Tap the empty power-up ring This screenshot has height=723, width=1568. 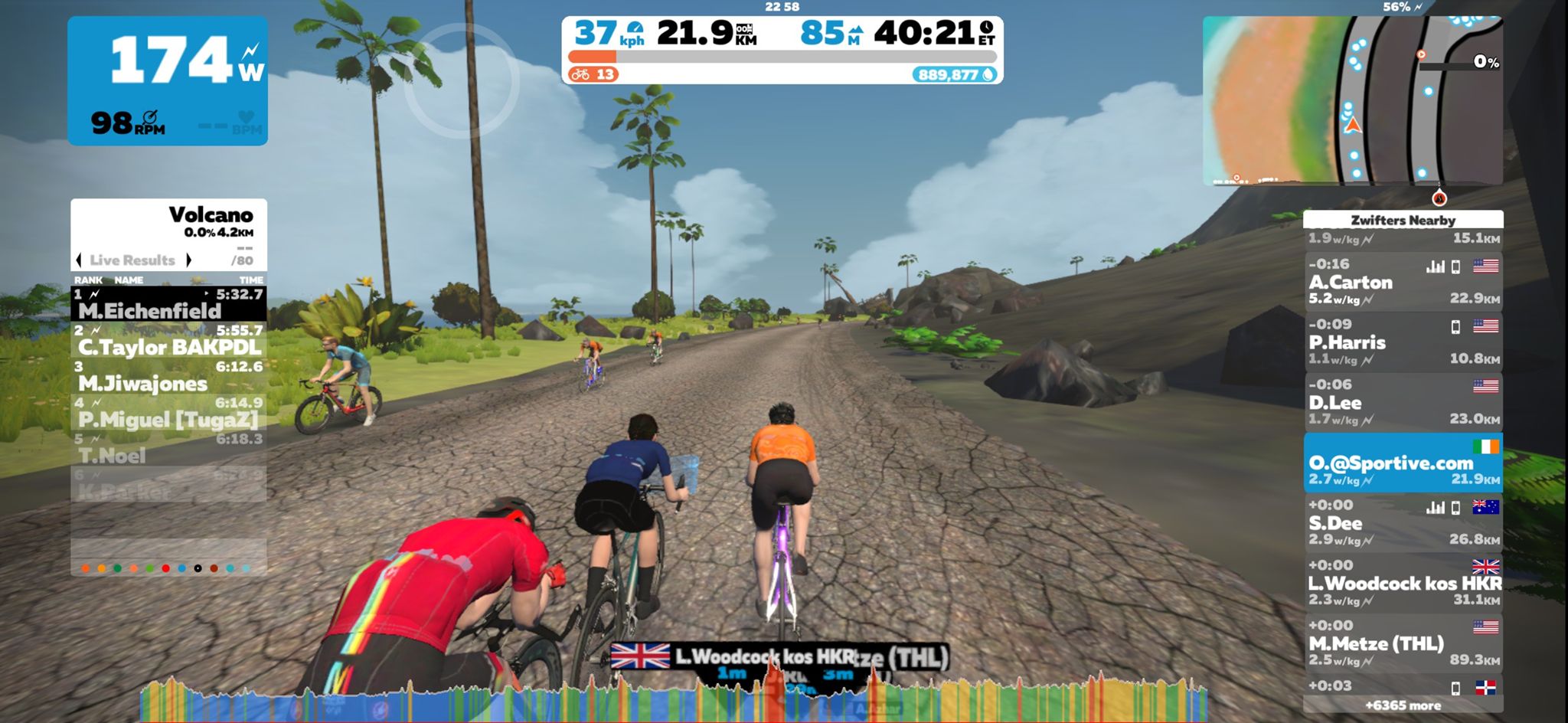(461, 81)
